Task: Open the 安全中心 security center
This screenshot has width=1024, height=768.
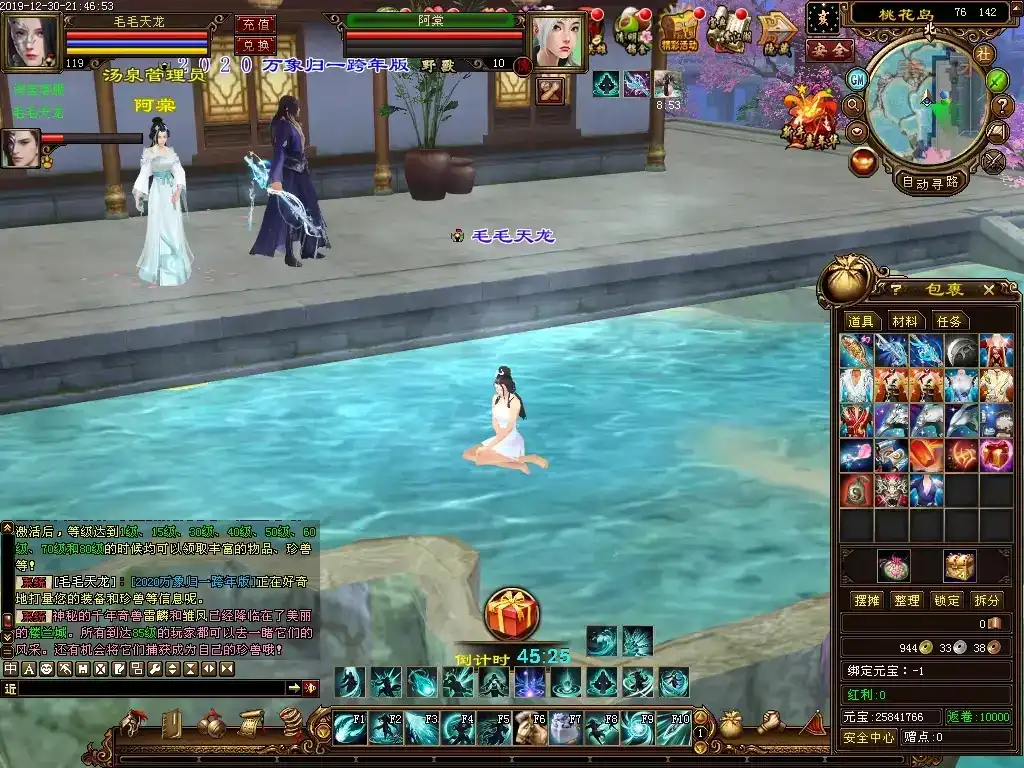Action: click(868, 738)
